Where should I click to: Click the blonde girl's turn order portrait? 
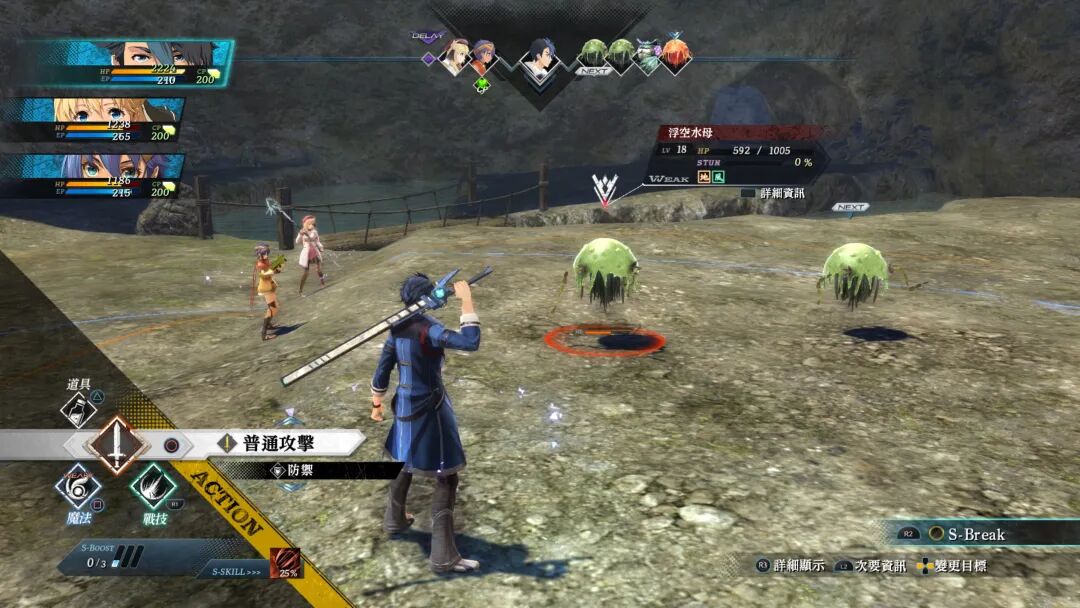pyautogui.click(x=455, y=56)
